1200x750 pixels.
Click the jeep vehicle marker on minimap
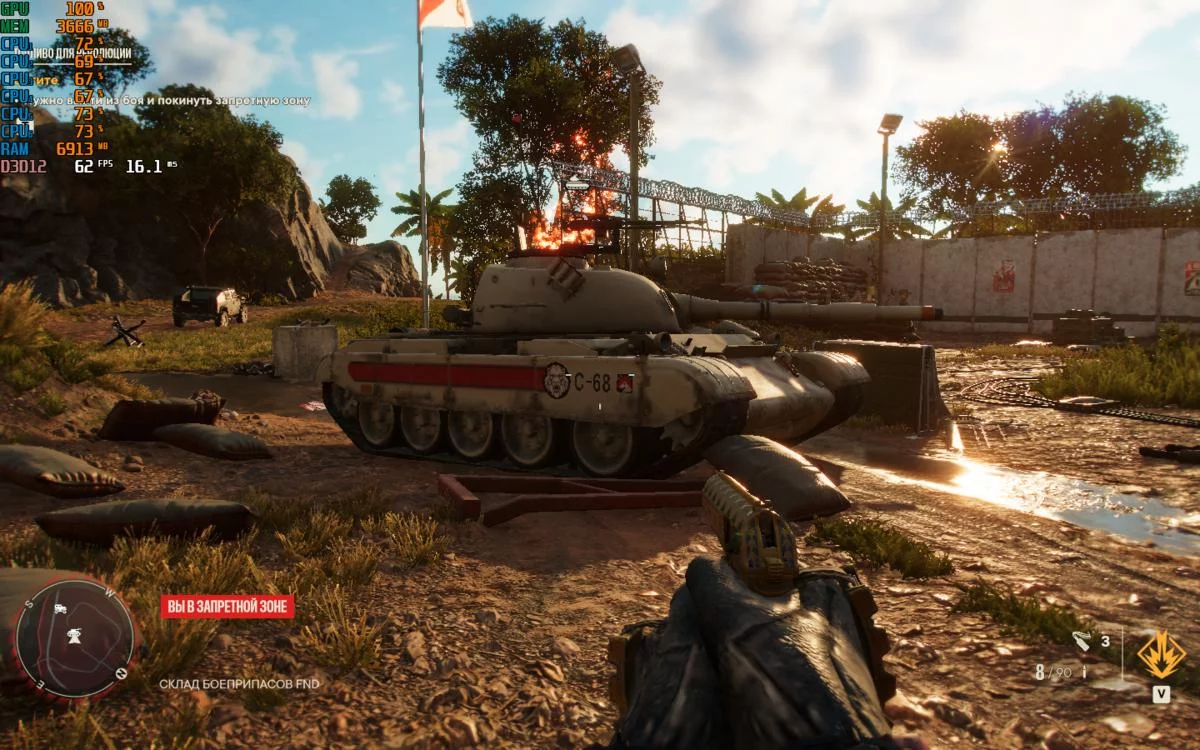pos(61,607)
